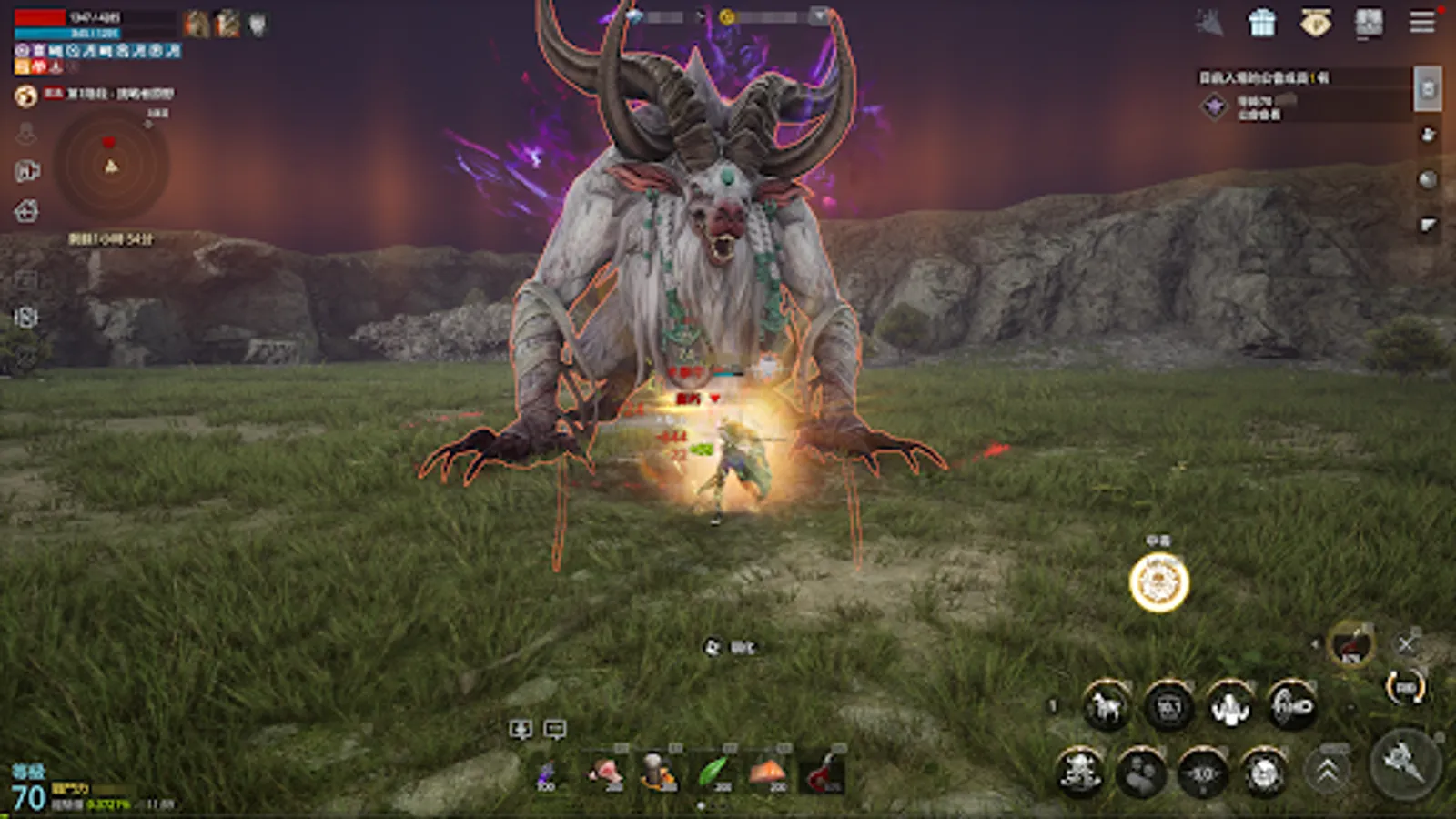Image resolution: width=1456 pixels, height=819 pixels.
Task: Tap the double chevron dodge button
Action: 1328,772
